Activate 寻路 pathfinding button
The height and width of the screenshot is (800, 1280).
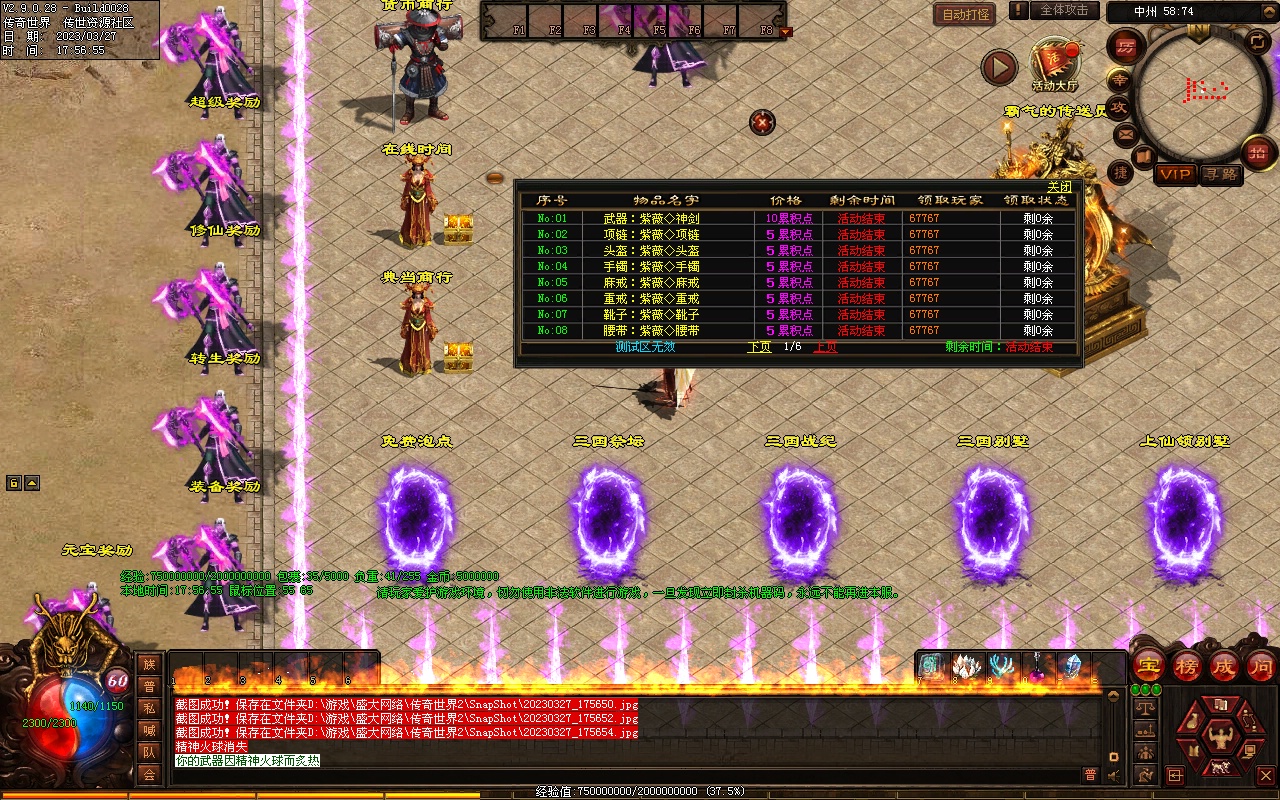pos(1220,174)
